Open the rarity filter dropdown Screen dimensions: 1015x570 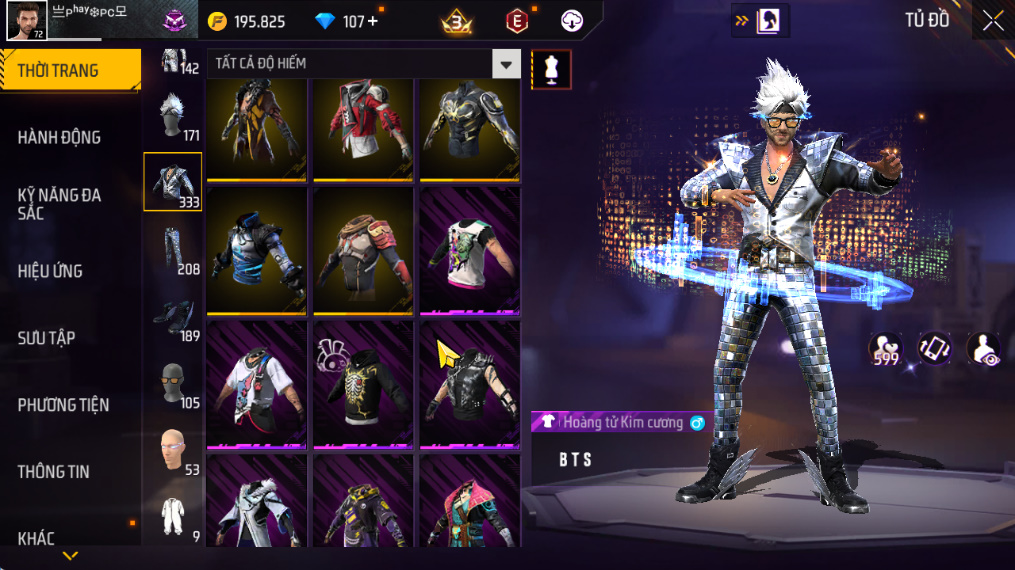(506, 64)
